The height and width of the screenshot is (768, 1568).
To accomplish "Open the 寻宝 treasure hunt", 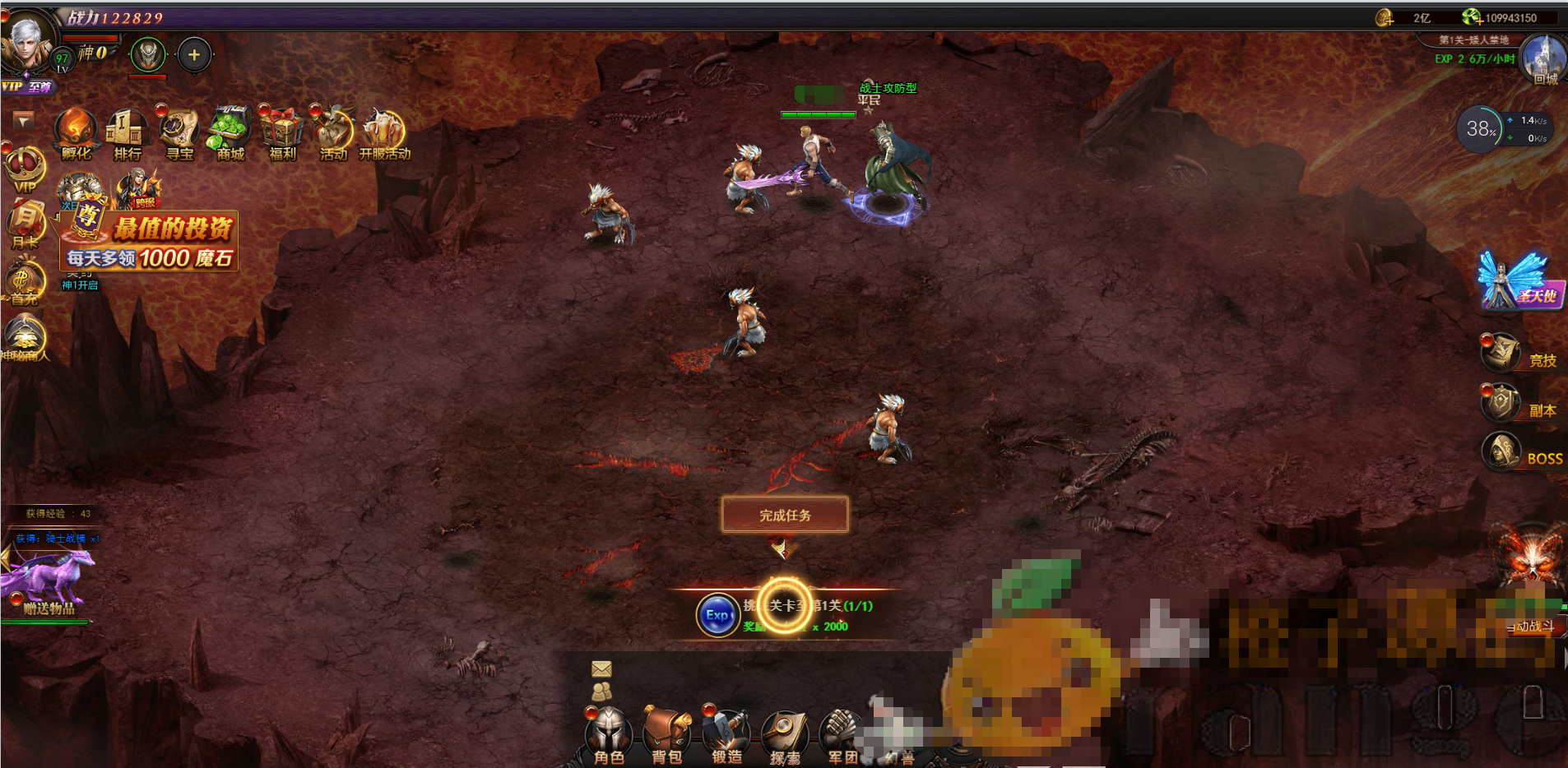I will [179, 134].
